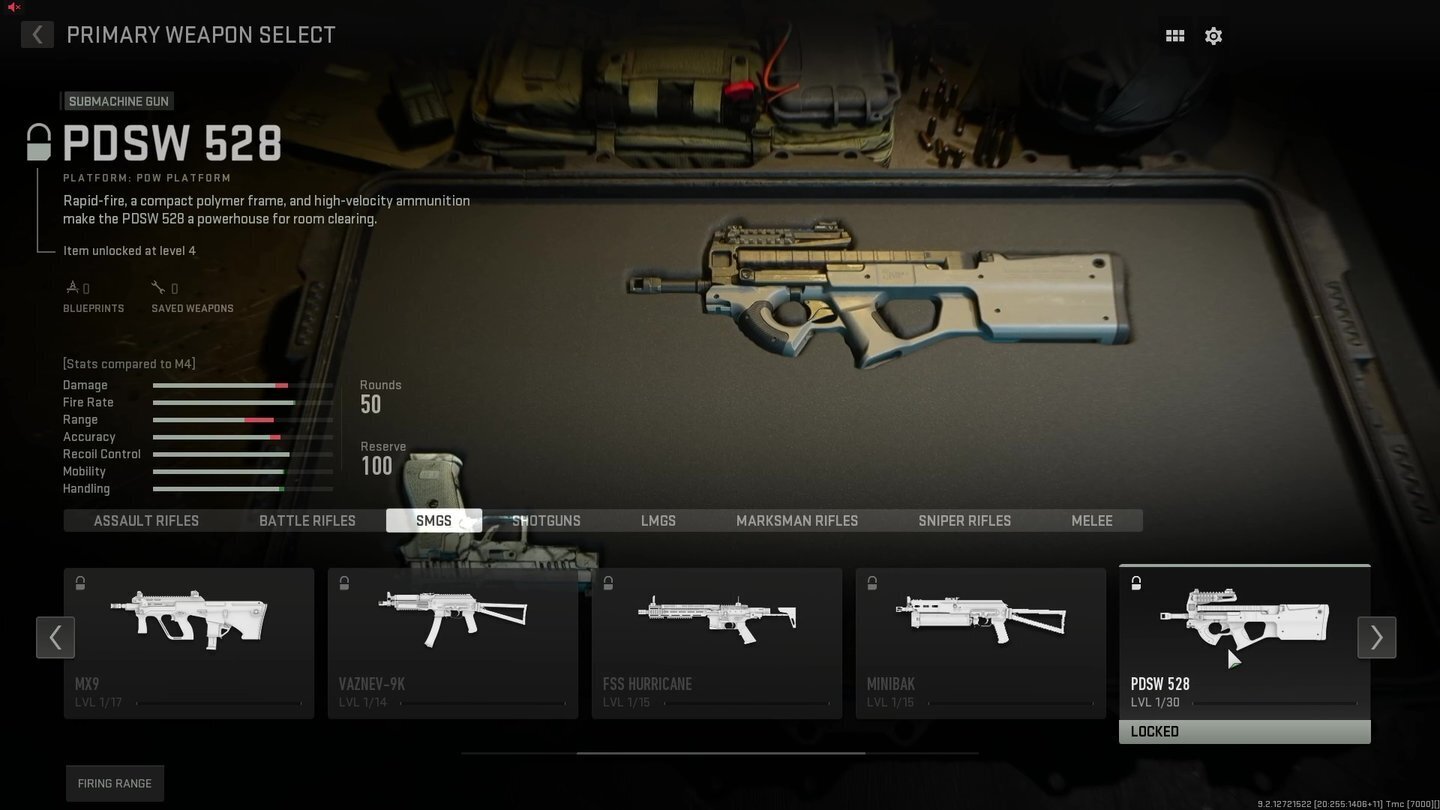Click the Saved Weapons icon showing 0
The image size is (1440, 810).
click(x=158, y=286)
